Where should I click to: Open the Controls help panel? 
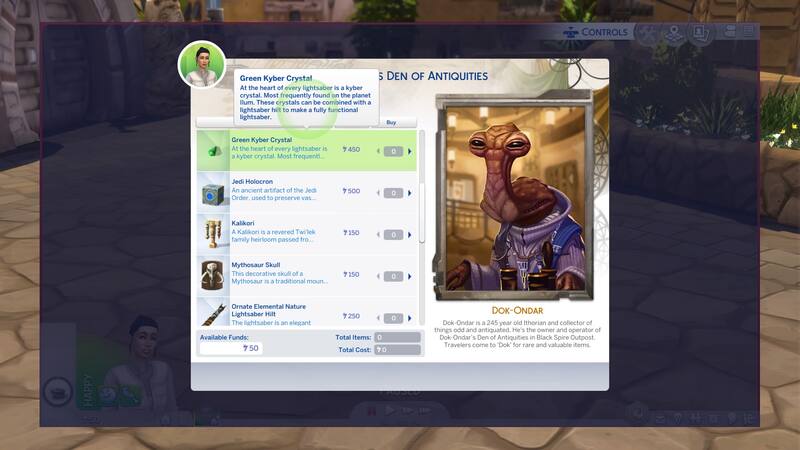[x=596, y=32]
